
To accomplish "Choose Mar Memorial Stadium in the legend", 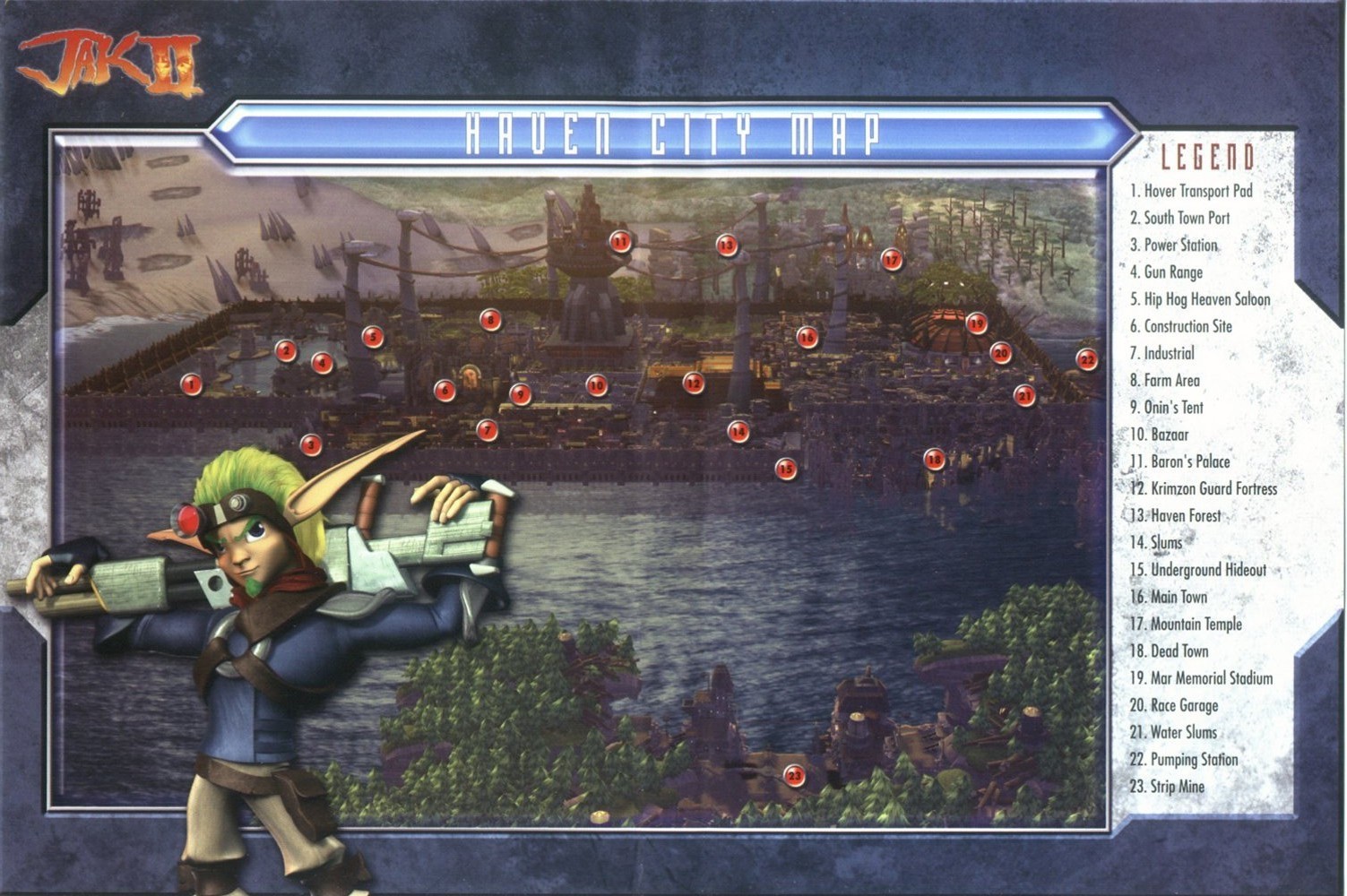I will click(1200, 678).
